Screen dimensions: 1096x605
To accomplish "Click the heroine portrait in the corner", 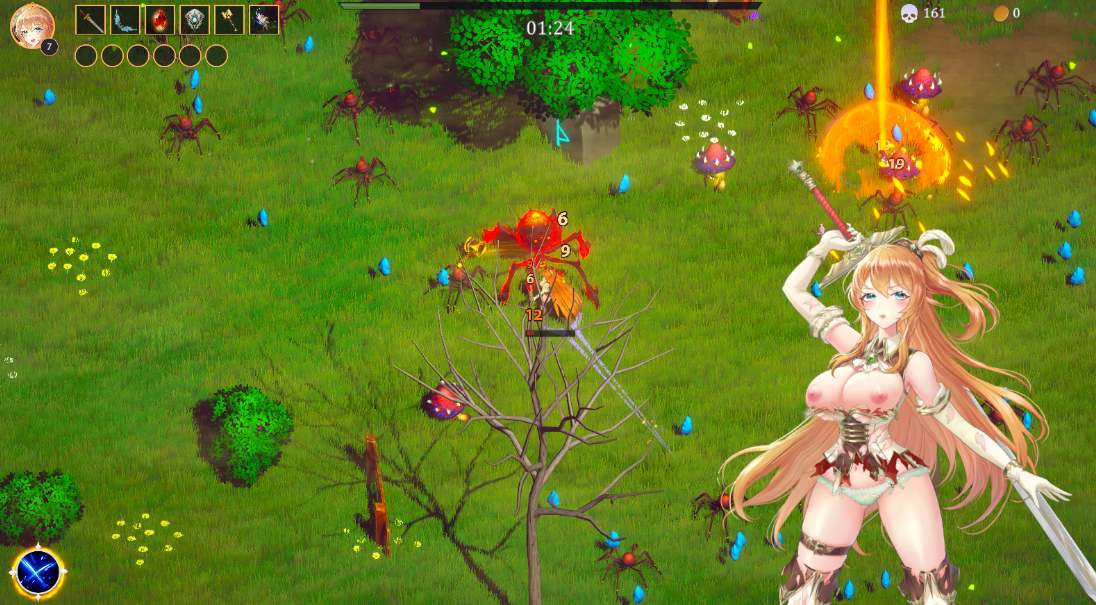I will tap(30, 25).
